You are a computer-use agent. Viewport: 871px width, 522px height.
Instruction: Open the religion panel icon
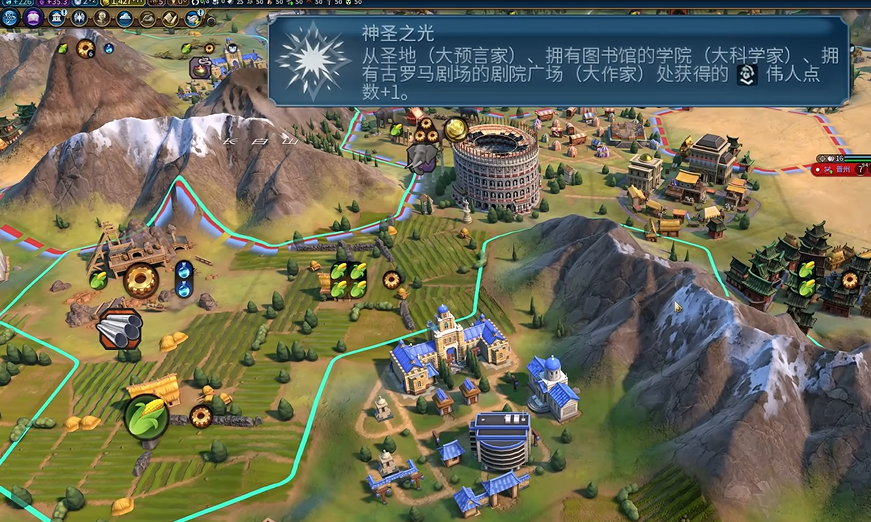78,17
